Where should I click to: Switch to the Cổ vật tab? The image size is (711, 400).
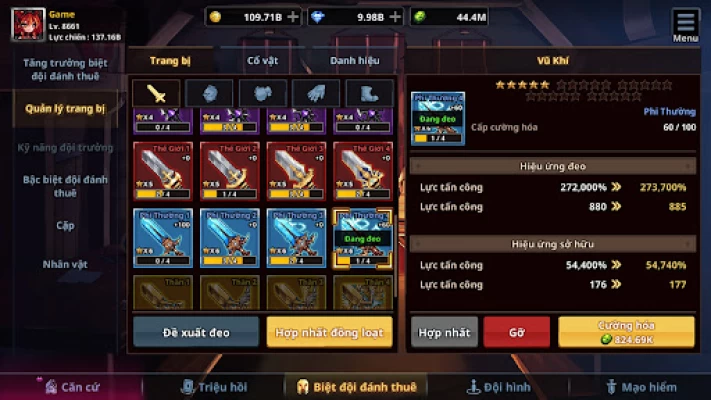click(263, 61)
